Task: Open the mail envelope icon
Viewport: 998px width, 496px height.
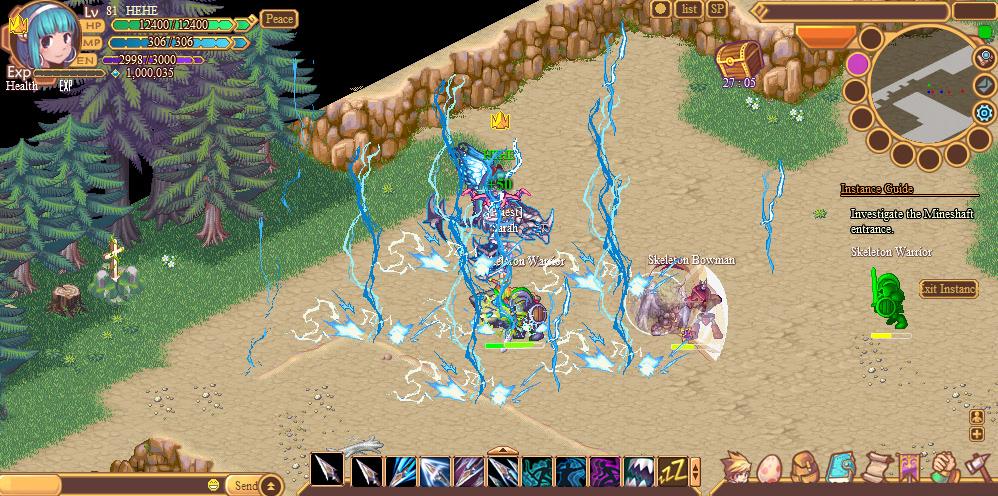Action: pyautogui.click(x=984, y=85)
